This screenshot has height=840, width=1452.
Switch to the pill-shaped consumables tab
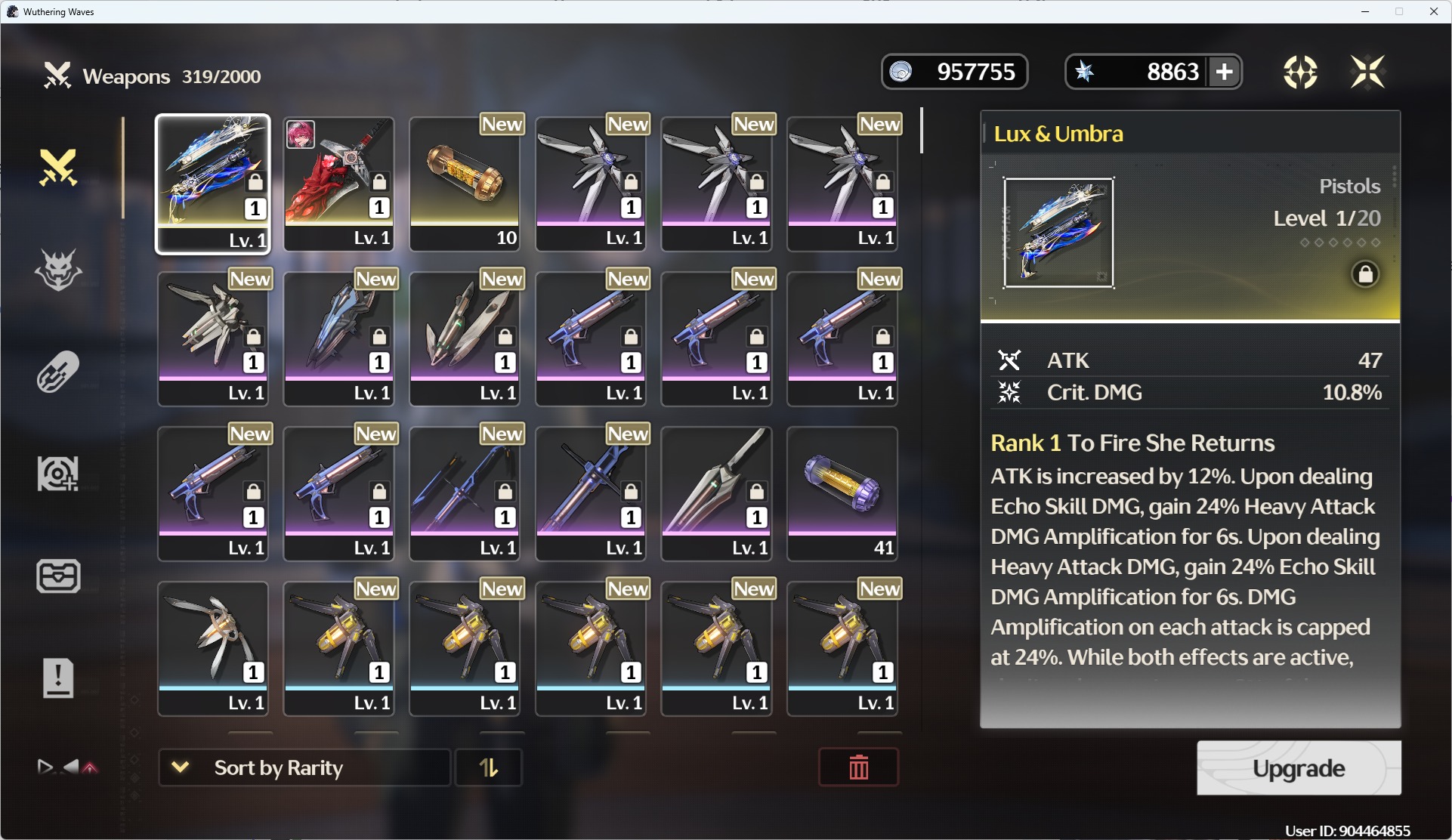pyautogui.click(x=58, y=372)
